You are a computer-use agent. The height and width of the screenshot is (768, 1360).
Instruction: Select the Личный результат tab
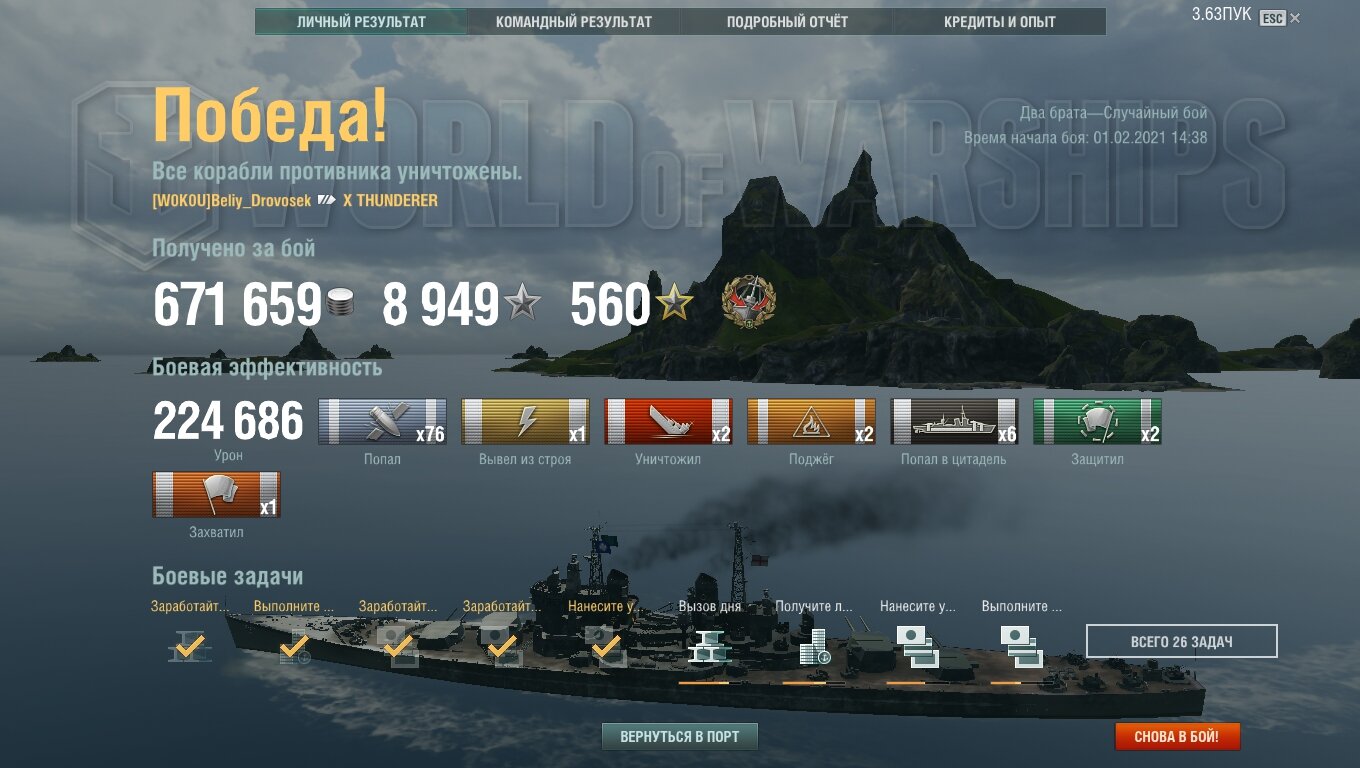tap(361, 21)
